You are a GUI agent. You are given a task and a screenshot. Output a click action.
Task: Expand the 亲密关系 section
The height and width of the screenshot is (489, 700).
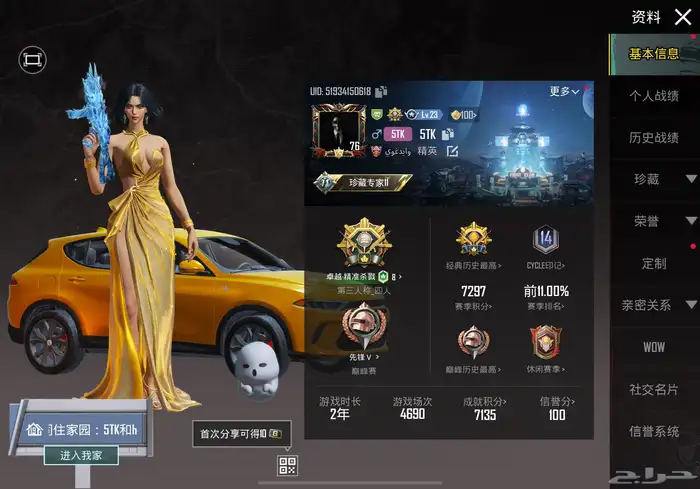point(654,305)
